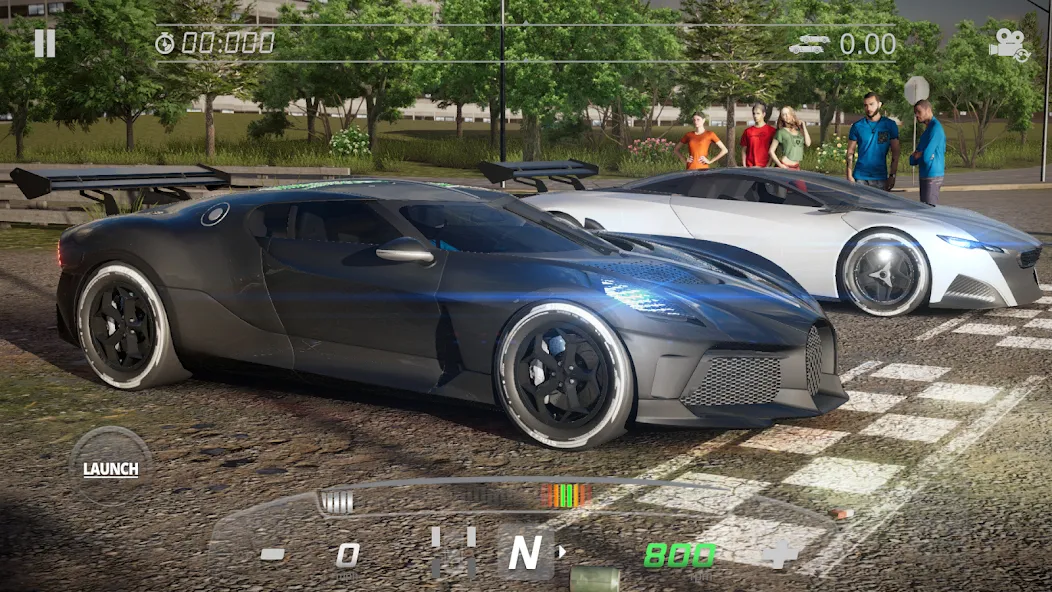This screenshot has height=592, width=1052.
Task: Pause the race
Action: 45,43
